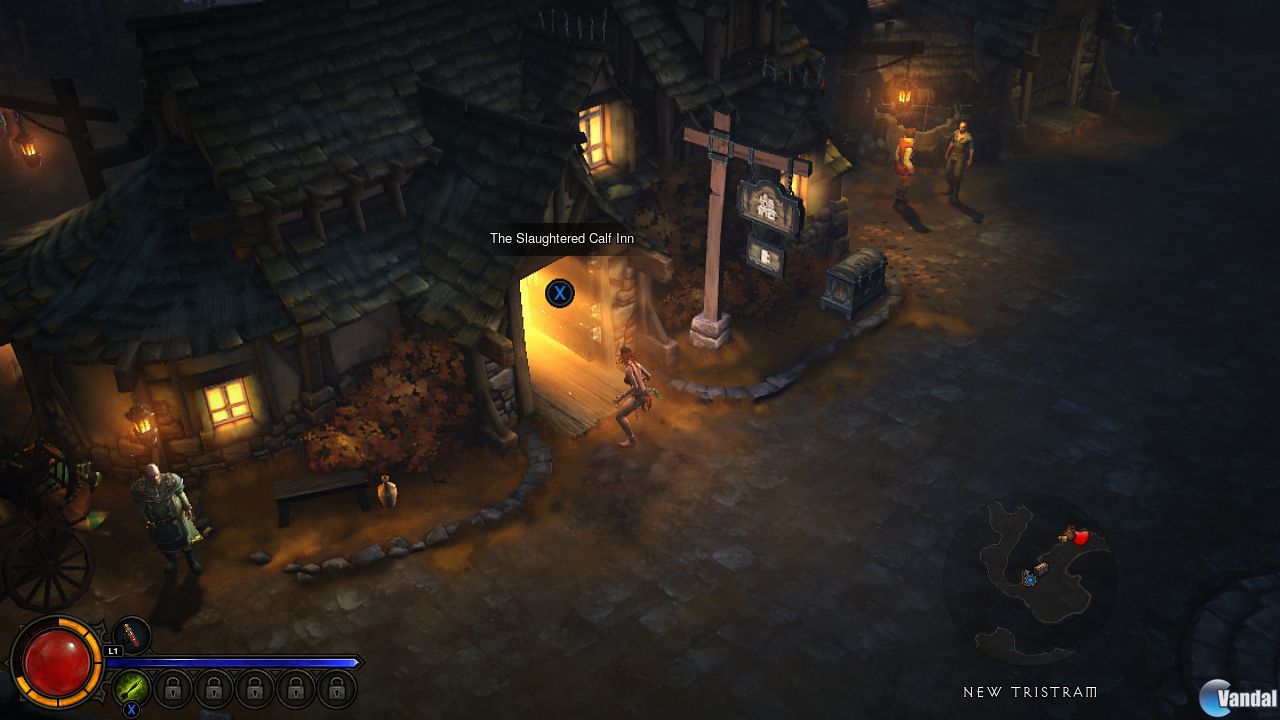Screen dimensions: 1280x720
Task: Select the red heart marker on minimap
Action: 1080,537
